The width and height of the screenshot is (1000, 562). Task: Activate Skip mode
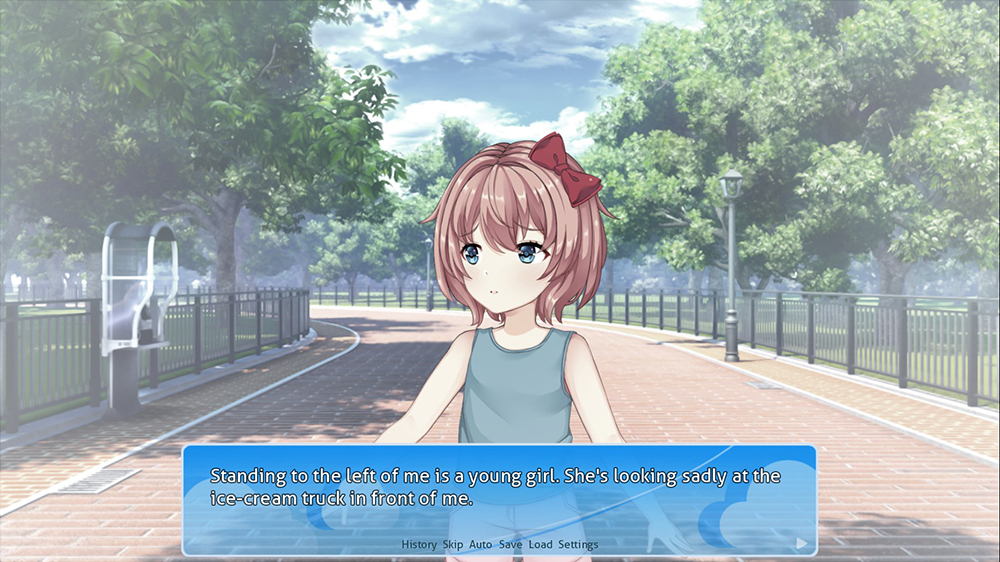(x=452, y=545)
